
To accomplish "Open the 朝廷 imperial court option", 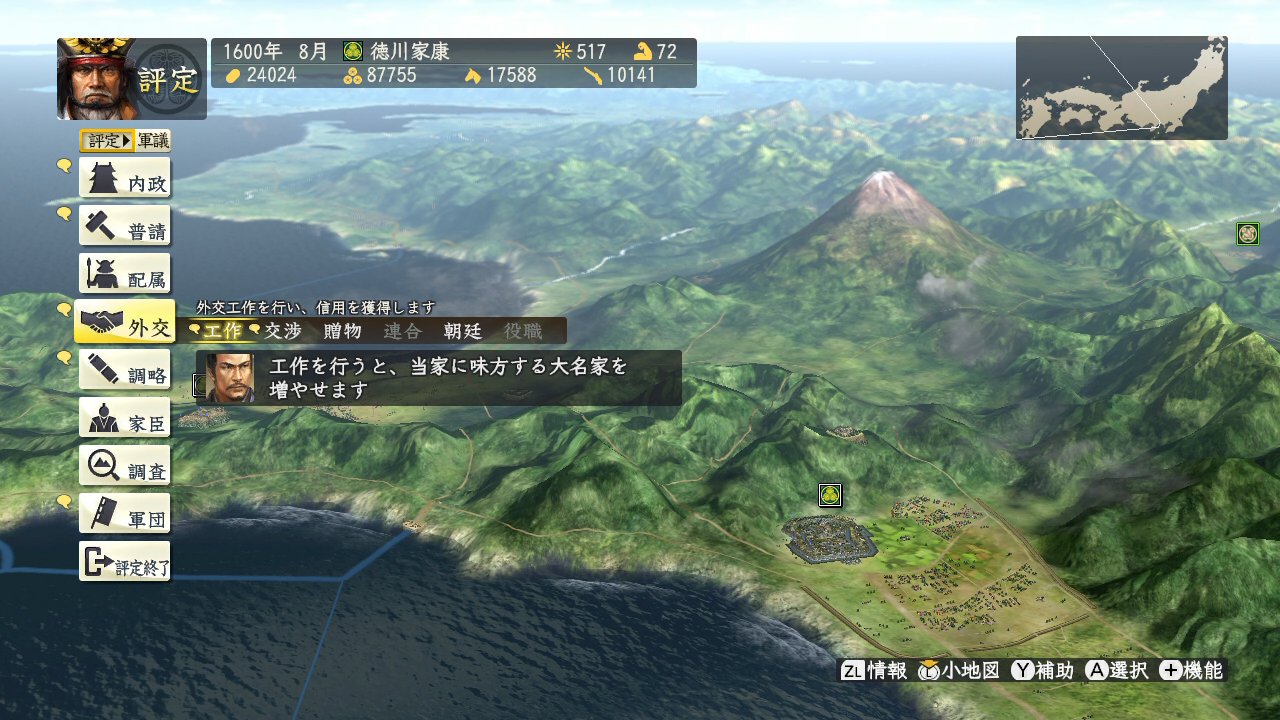I will coord(462,331).
